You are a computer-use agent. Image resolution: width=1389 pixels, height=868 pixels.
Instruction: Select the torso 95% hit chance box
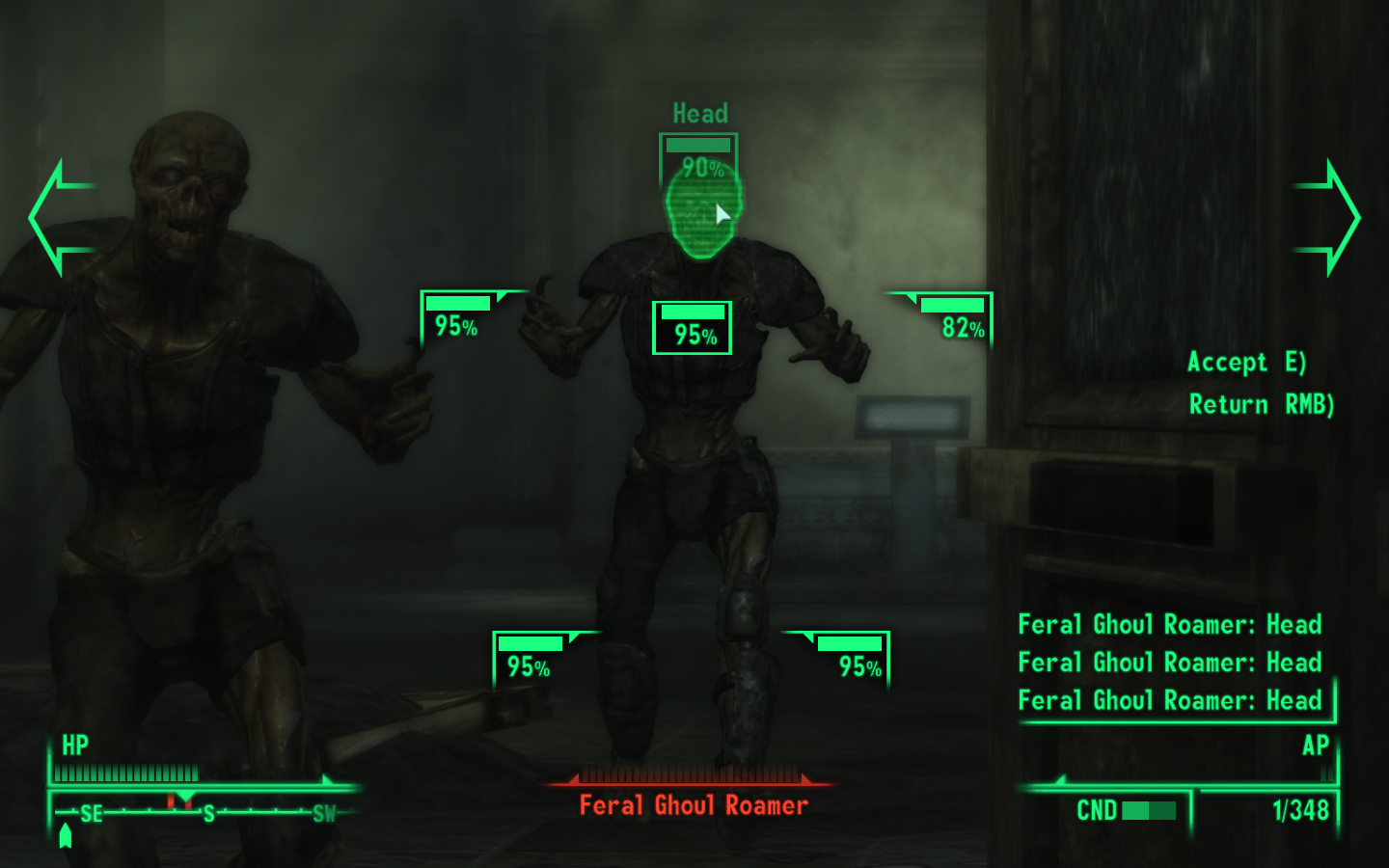(x=692, y=328)
